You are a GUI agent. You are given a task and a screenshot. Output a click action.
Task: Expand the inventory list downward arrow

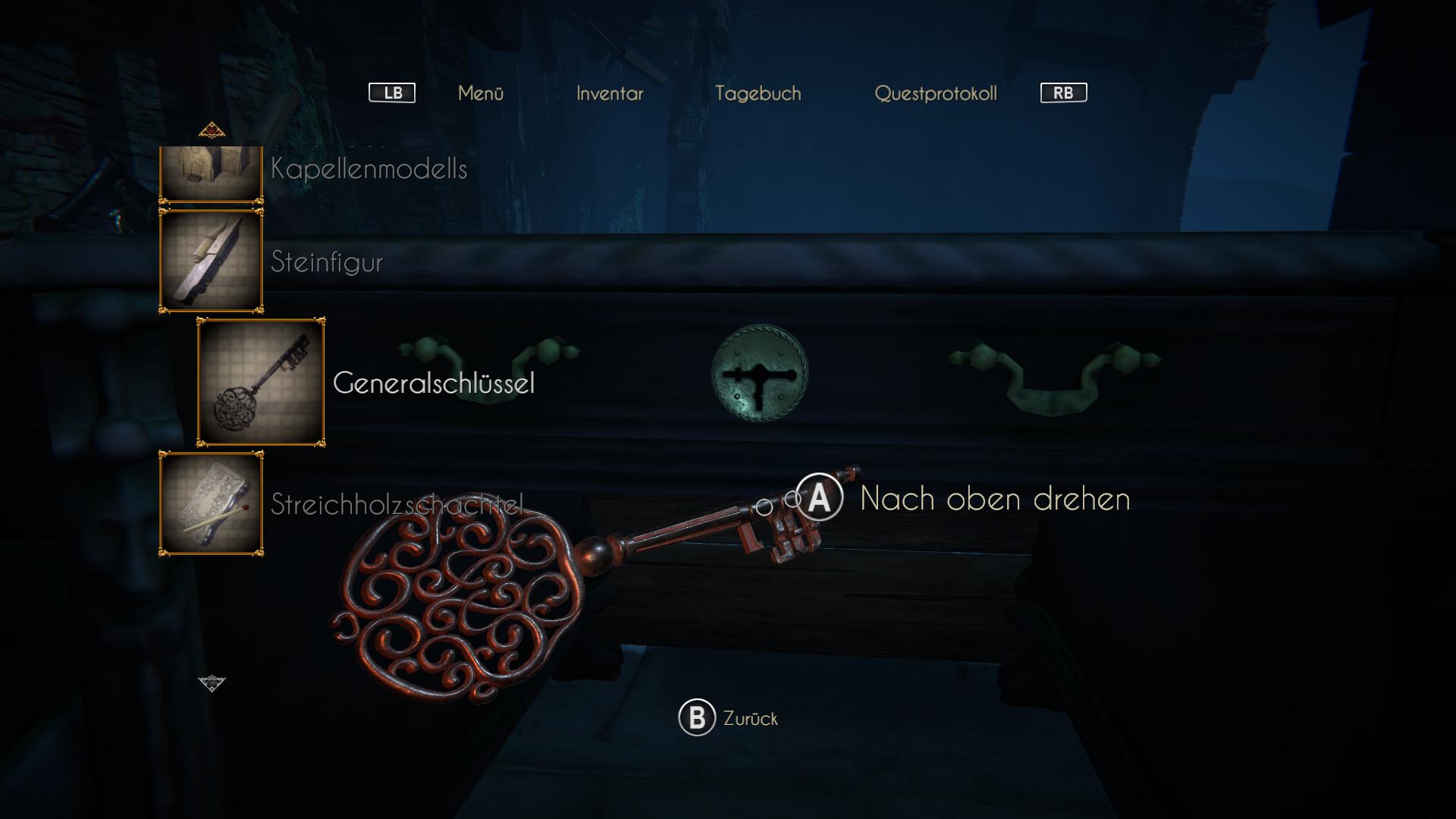(212, 685)
